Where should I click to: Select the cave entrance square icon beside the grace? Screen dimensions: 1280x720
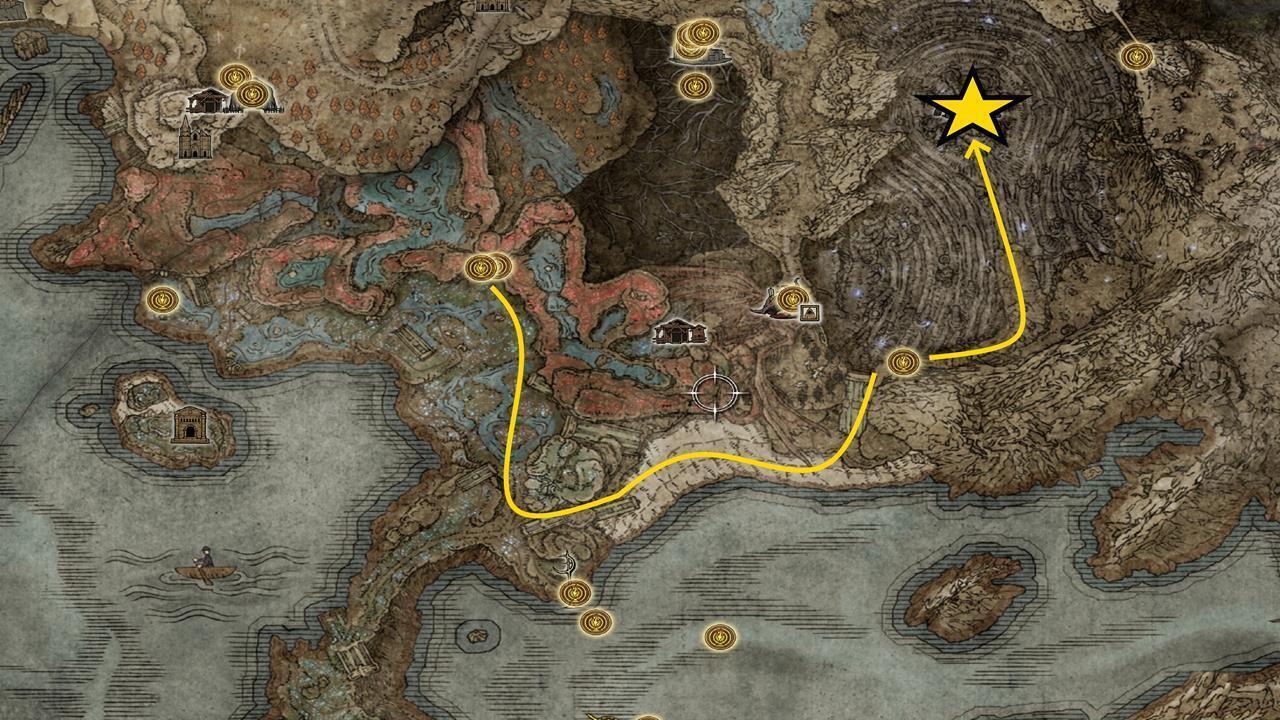pos(810,312)
